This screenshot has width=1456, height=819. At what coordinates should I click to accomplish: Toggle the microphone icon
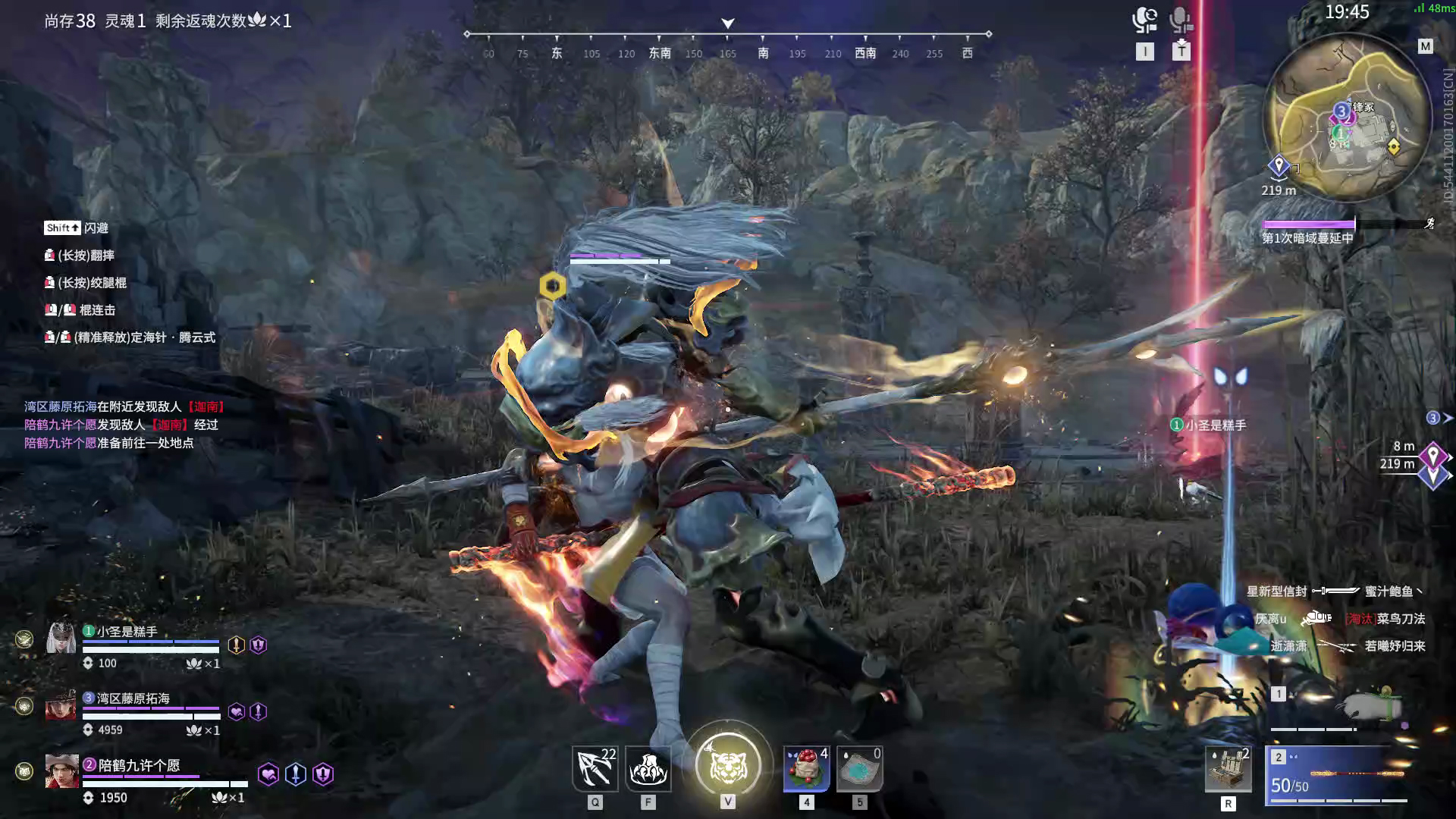coord(1181,20)
